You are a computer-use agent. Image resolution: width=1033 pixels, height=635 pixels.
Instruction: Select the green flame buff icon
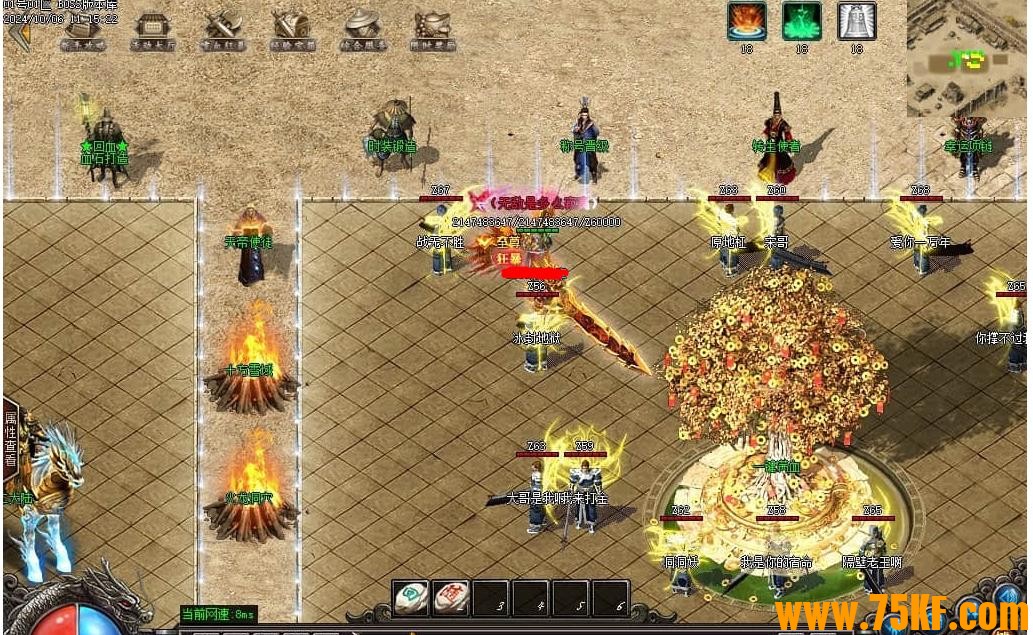coord(801,21)
